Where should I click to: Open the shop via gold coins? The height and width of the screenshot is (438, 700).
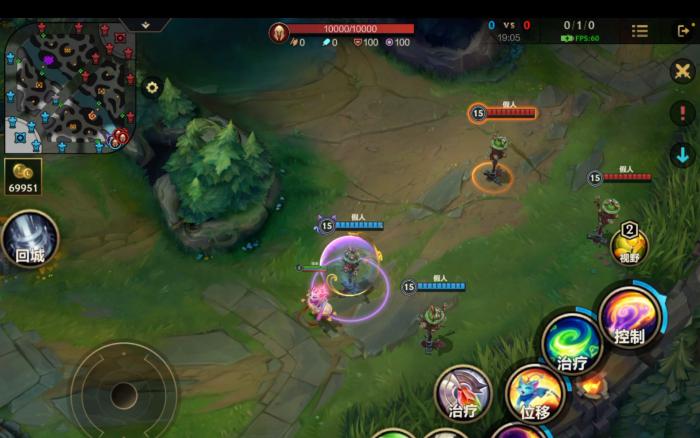23,174
